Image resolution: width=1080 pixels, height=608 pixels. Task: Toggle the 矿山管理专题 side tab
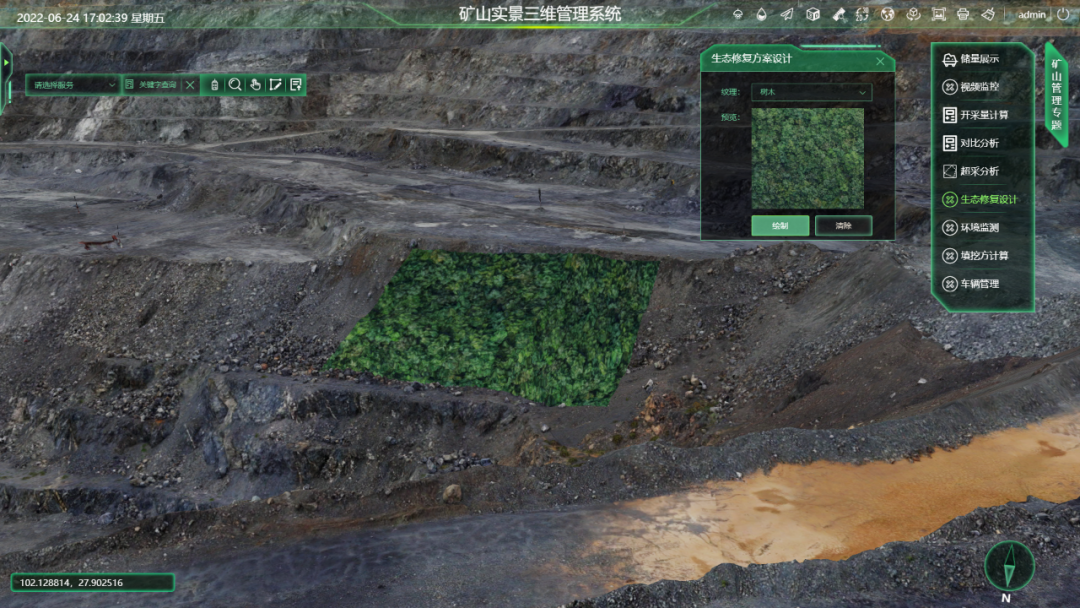[x=1056, y=95]
